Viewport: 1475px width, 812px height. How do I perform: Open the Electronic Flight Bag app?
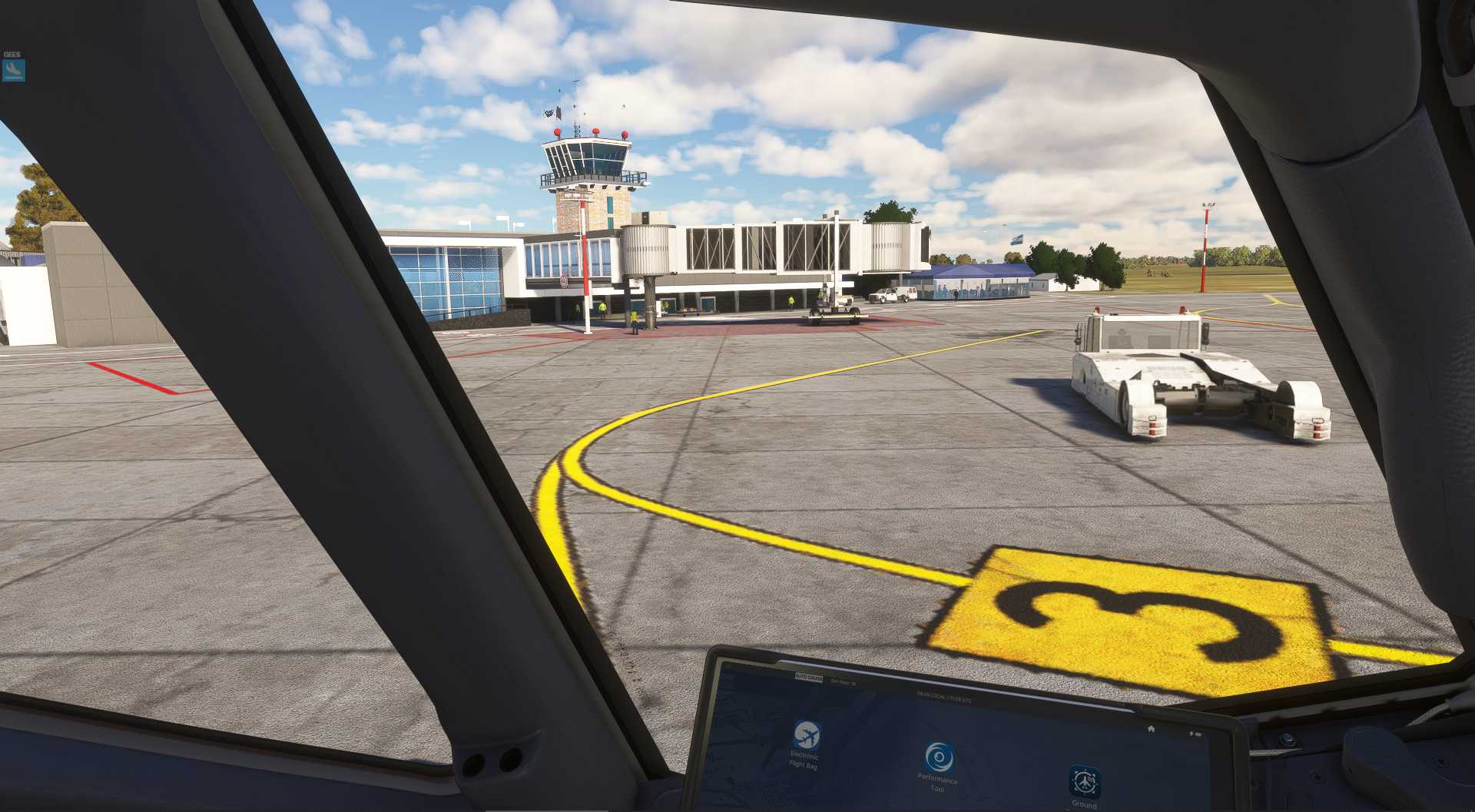tap(806, 735)
